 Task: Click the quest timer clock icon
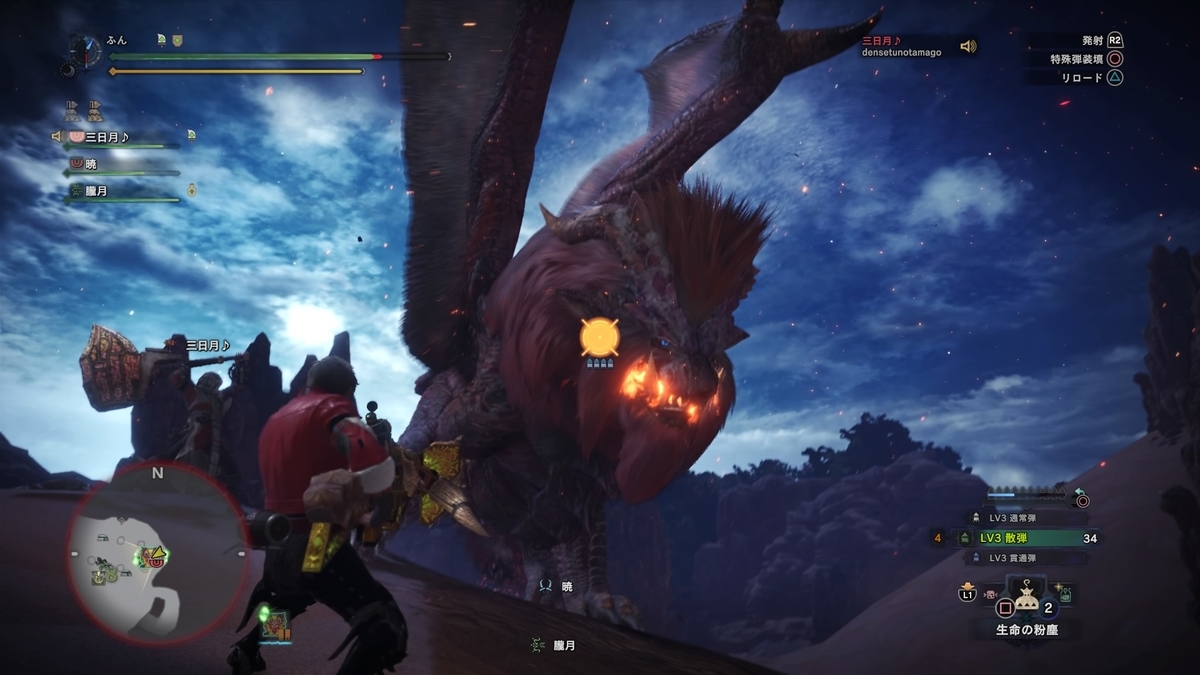point(86,50)
